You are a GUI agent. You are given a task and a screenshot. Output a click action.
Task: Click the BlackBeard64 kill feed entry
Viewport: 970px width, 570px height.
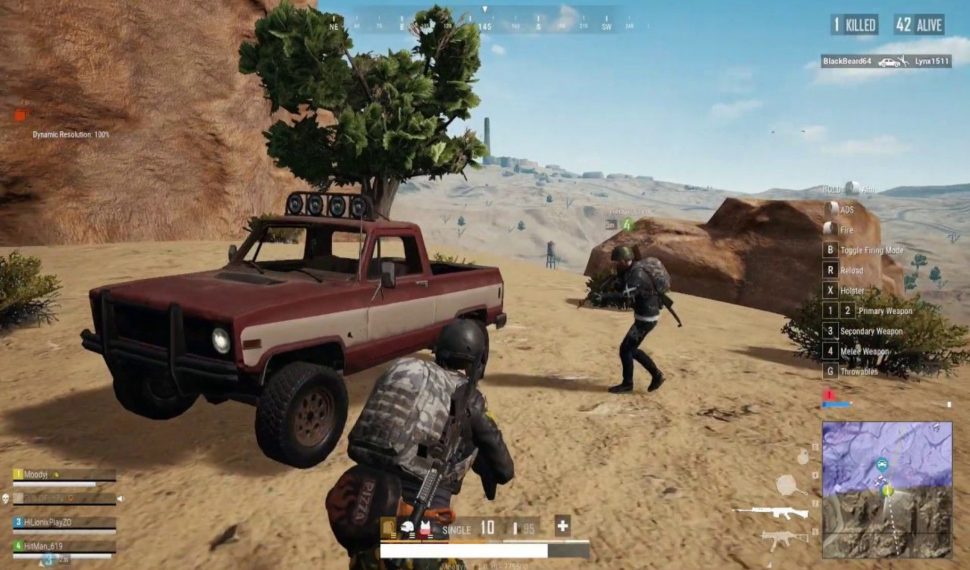[x=845, y=61]
